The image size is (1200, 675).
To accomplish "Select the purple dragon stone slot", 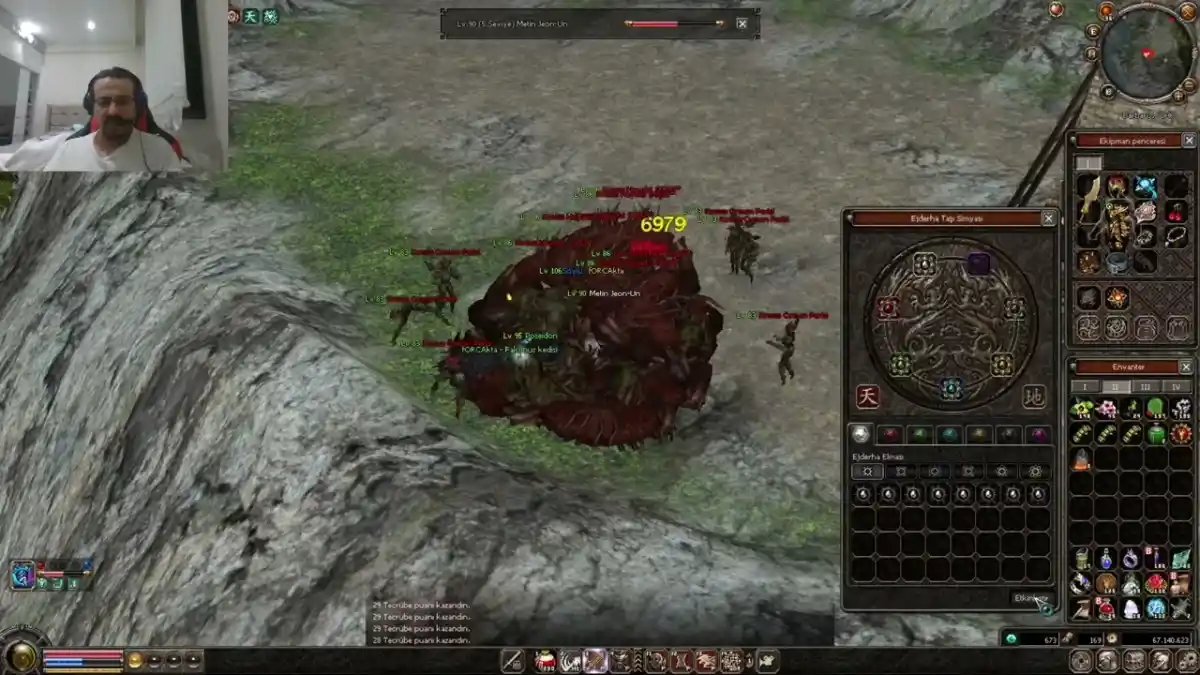I will [x=978, y=264].
